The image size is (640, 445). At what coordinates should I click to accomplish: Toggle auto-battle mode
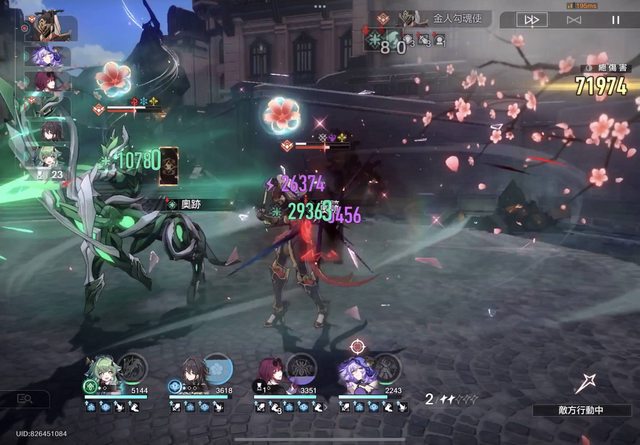tap(574, 19)
